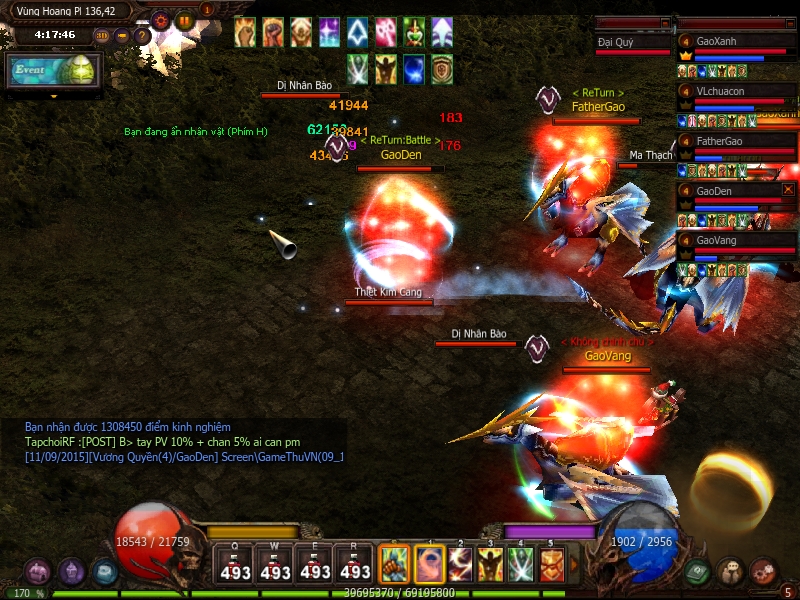800x600 pixels.
Task: Click the purple fist button bottom-left
Action: (x=38, y=572)
